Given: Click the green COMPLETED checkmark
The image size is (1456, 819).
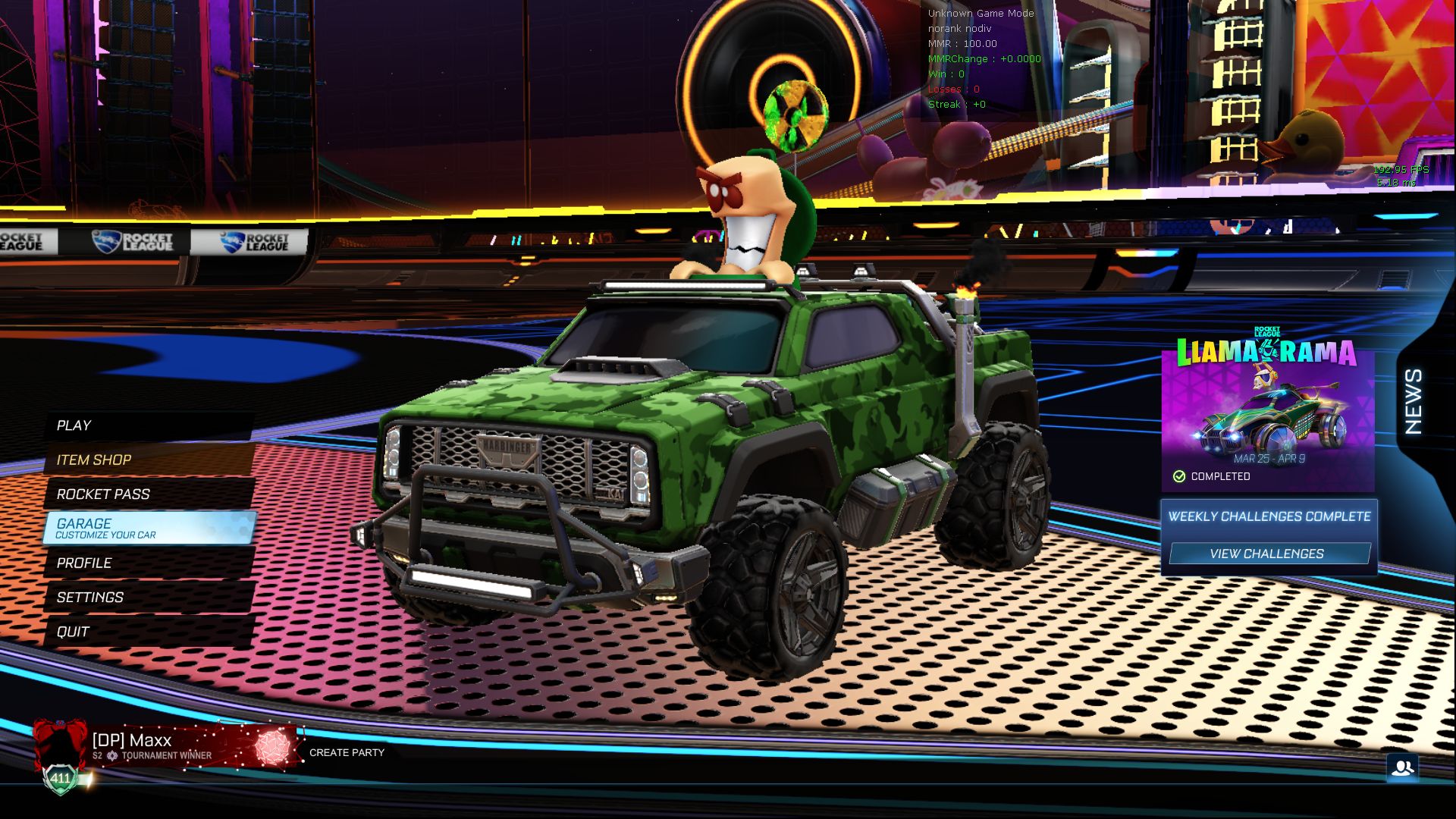Looking at the screenshot, I should coord(1179,475).
